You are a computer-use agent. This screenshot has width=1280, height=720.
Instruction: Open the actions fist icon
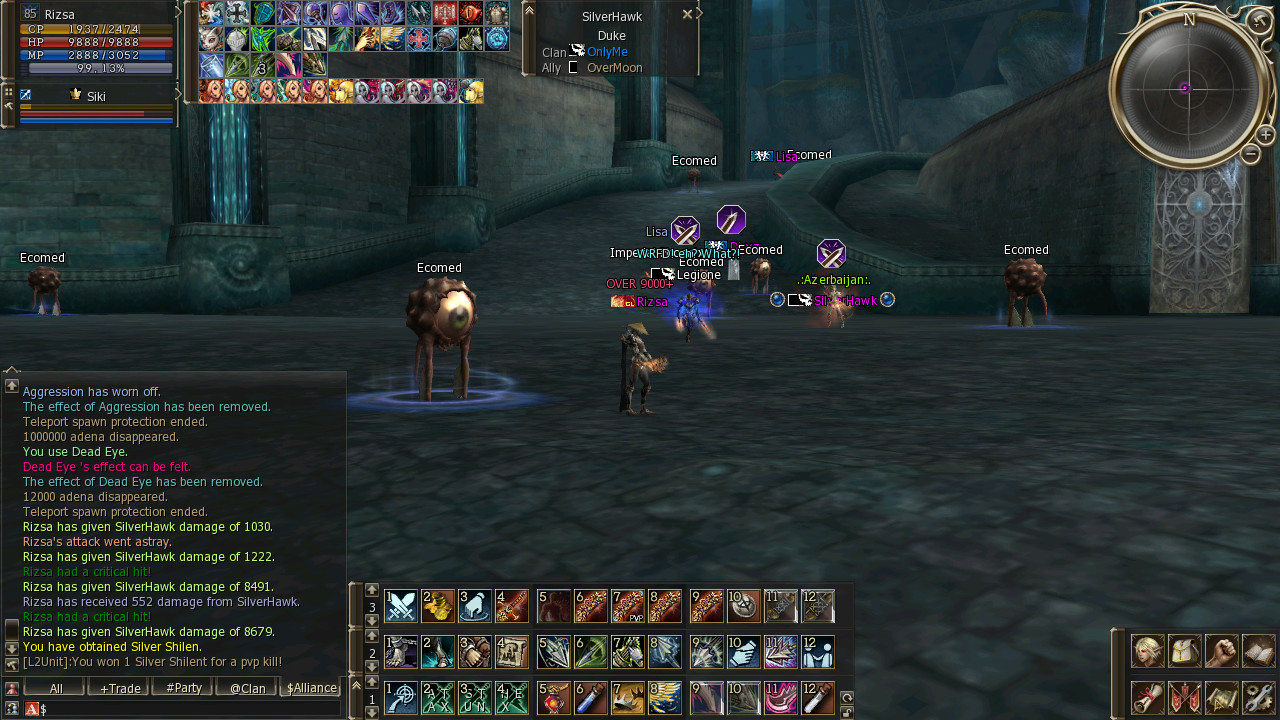1222,651
